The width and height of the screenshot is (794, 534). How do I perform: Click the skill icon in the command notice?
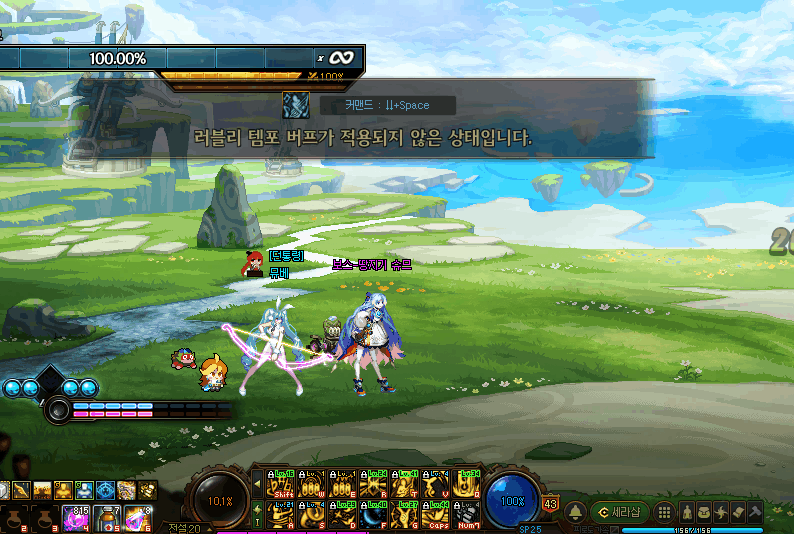tap(295, 104)
